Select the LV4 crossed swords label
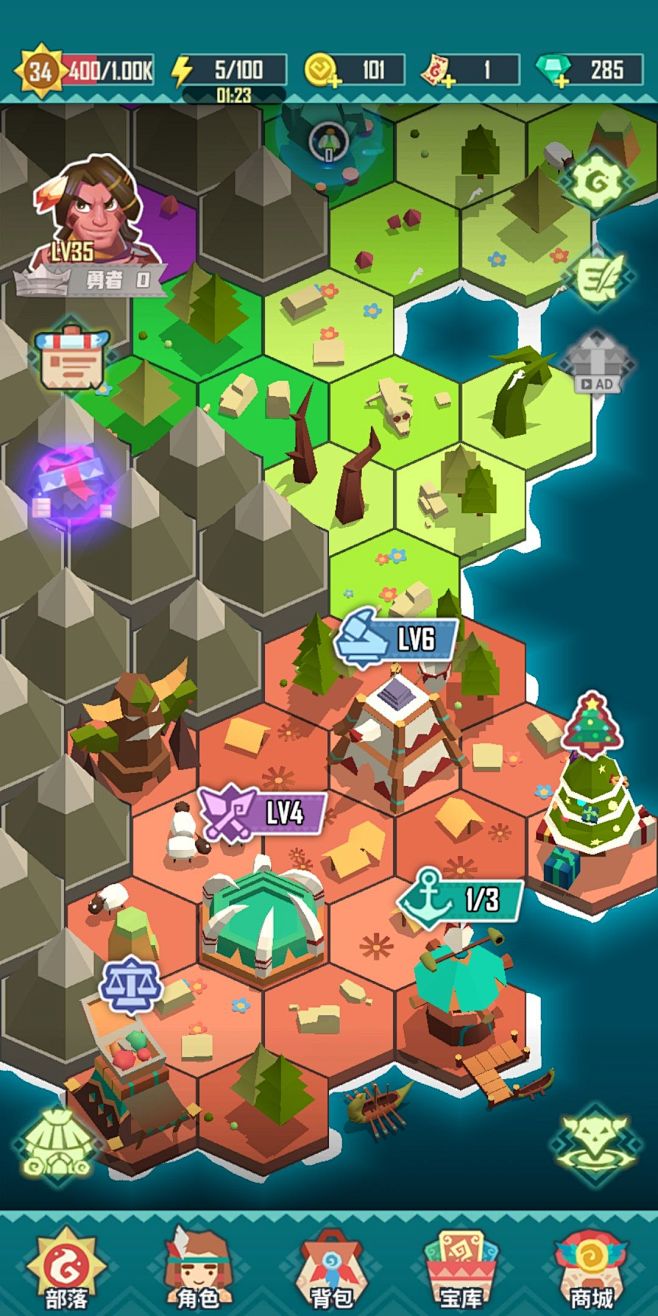This screenshot has height=1316, width=658. click(x=263, y=813)
